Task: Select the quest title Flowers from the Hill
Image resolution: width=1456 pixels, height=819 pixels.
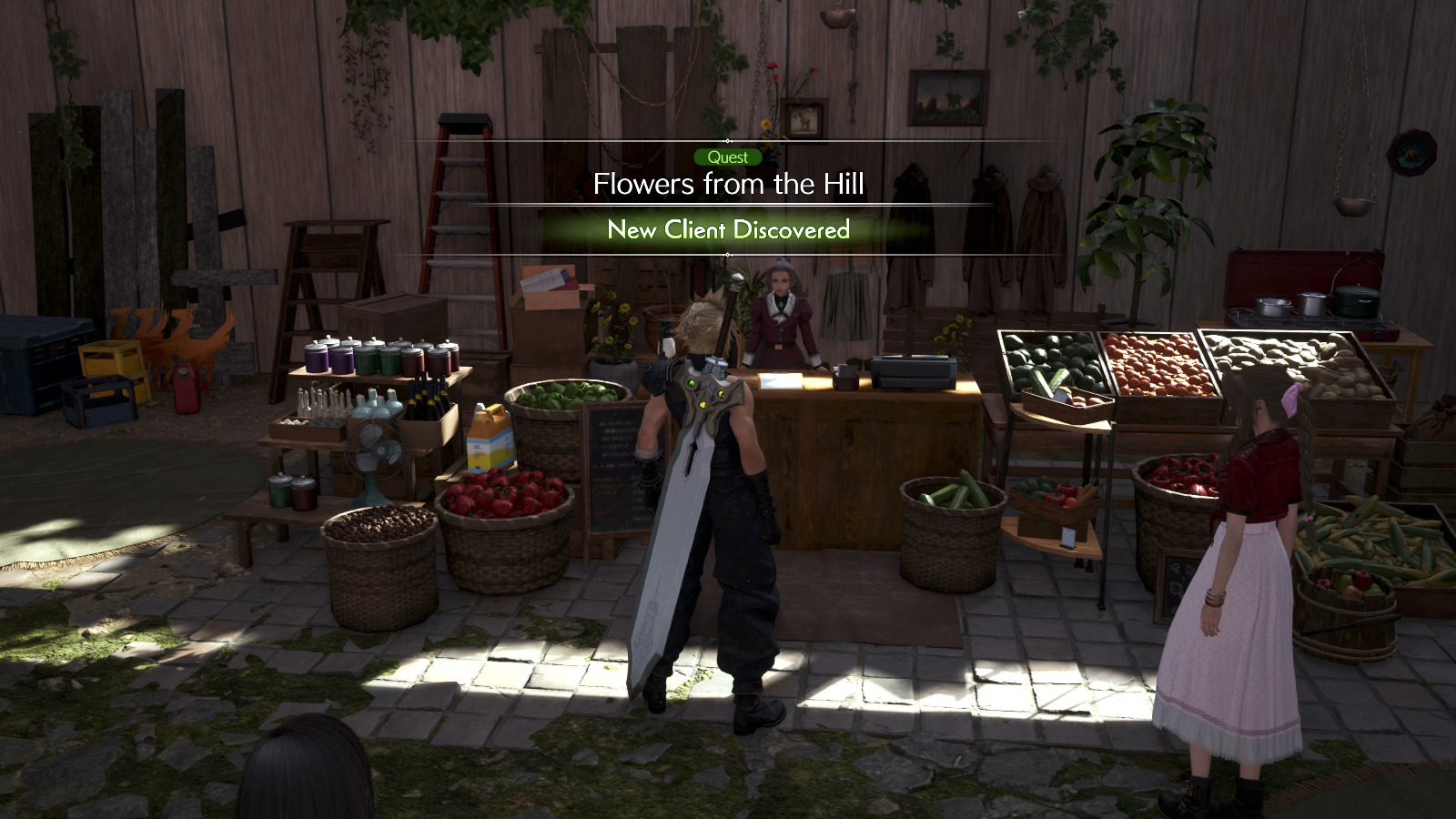Action: [730, 185]
